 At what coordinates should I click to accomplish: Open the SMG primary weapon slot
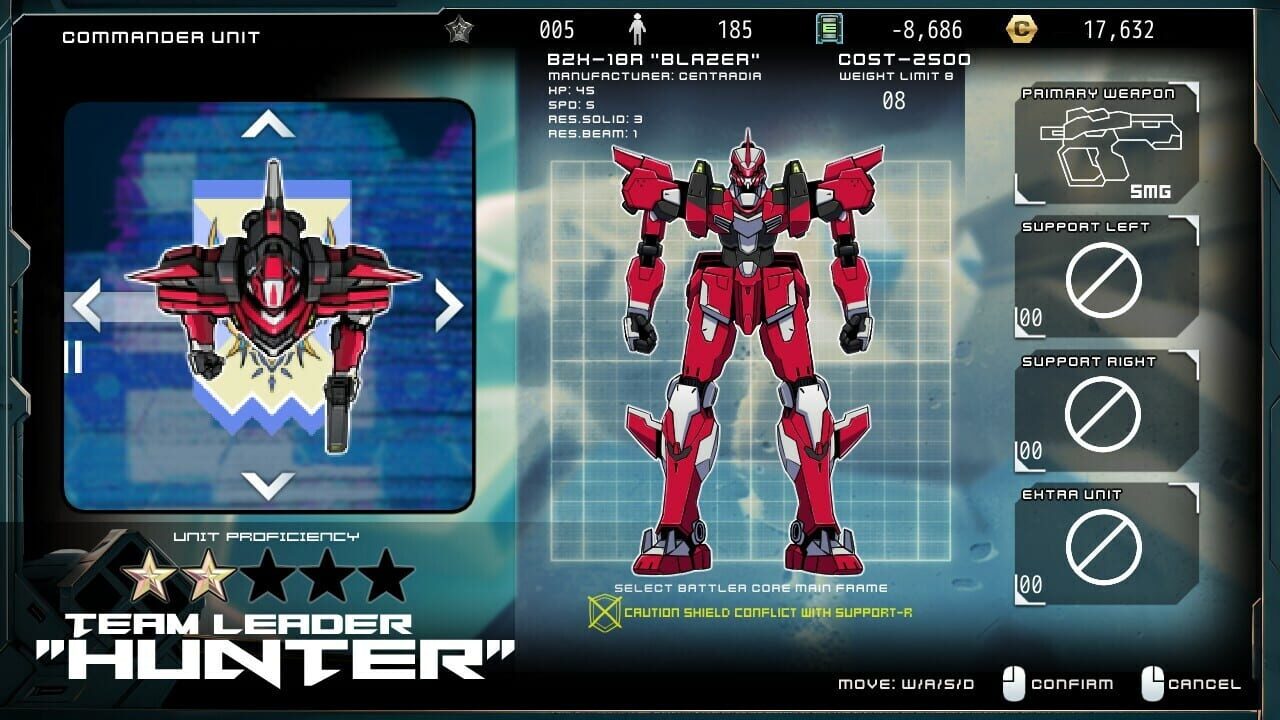coord(1110,140)
